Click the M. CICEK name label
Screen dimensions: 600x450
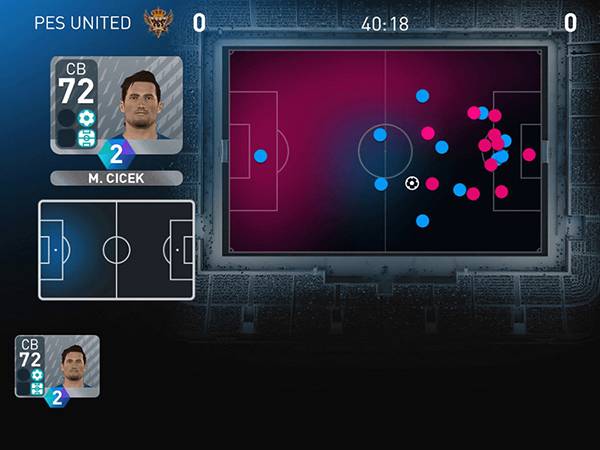pyautogui.click(x=116, y=178)
